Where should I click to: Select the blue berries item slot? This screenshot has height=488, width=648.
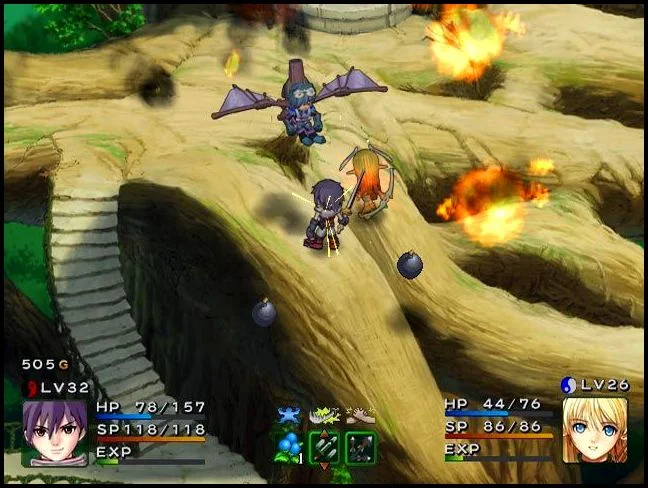click(x=290, y=447)
